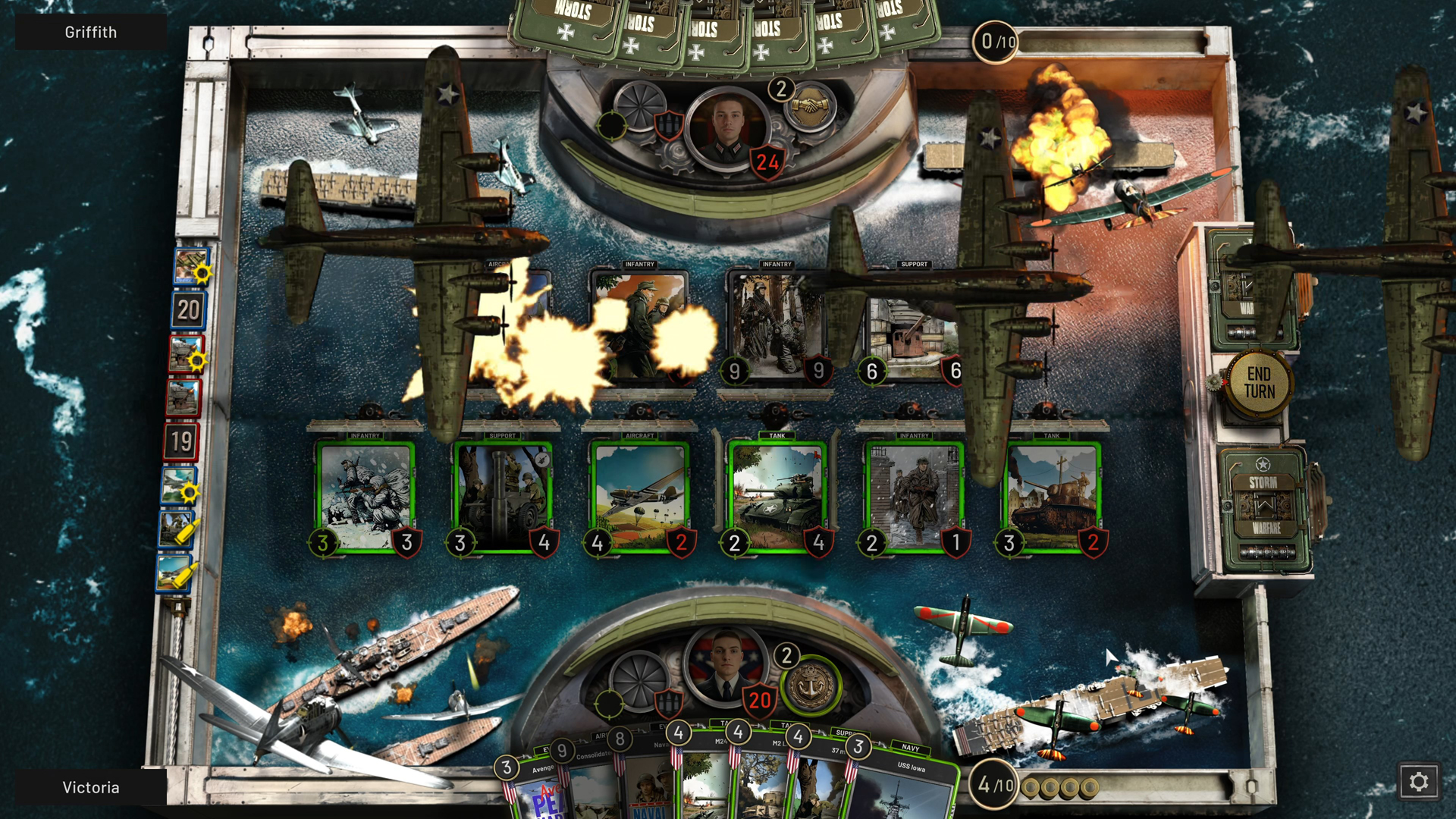Click the handshake emblem beside Griffith's portrait
The image size is (1456, 819).
coord(811,108)
